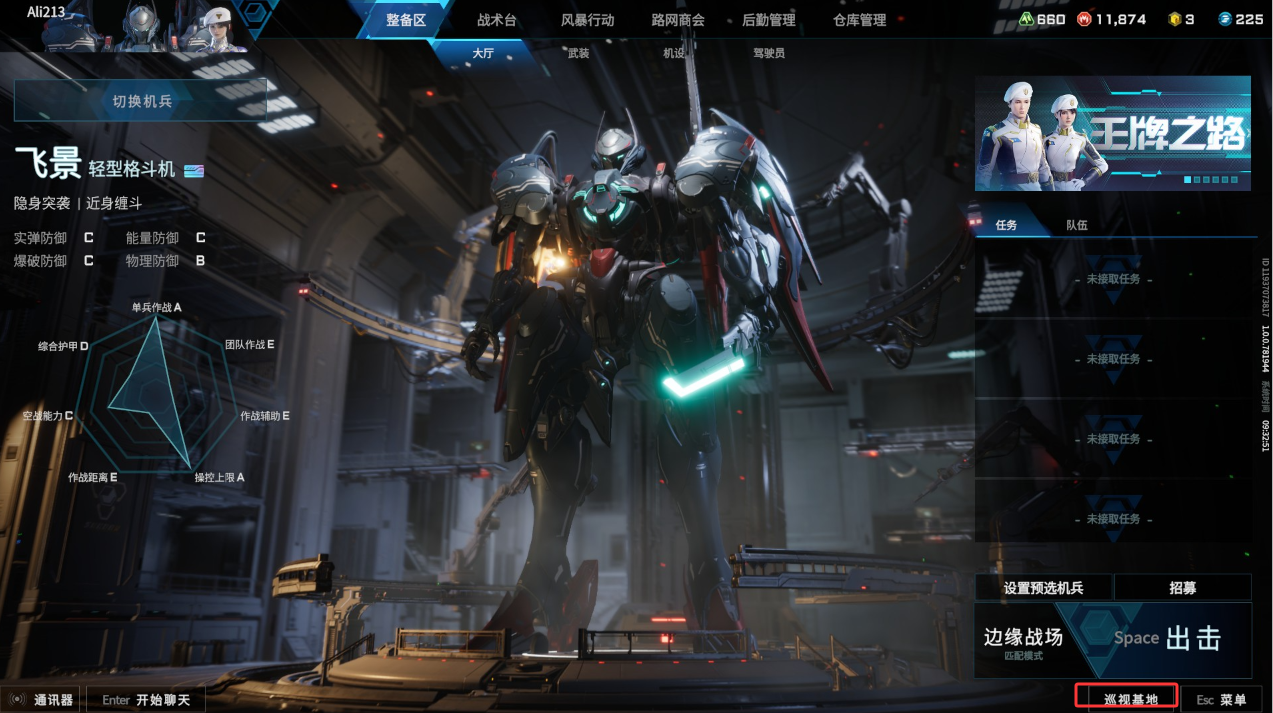The width and height of the screenshot is (1273, 713).
Task: Open the 菜单 menu button
Action: pos(1221,699)
